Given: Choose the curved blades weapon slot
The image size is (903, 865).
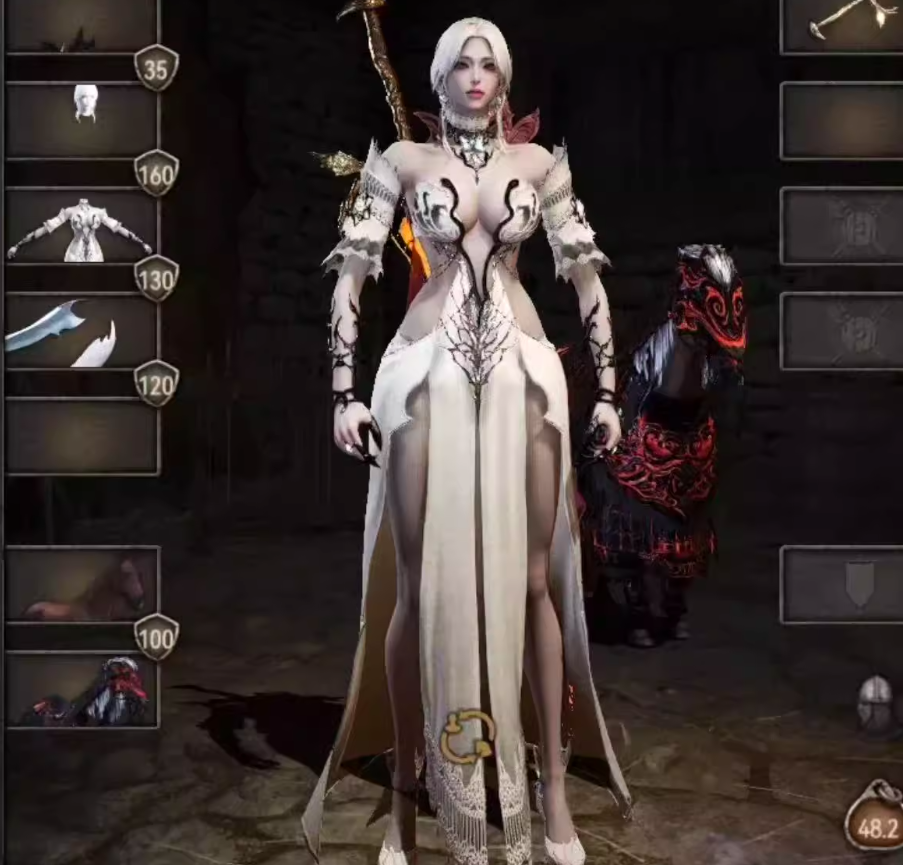Looking at the screenshot, I should tap(82, 332).
